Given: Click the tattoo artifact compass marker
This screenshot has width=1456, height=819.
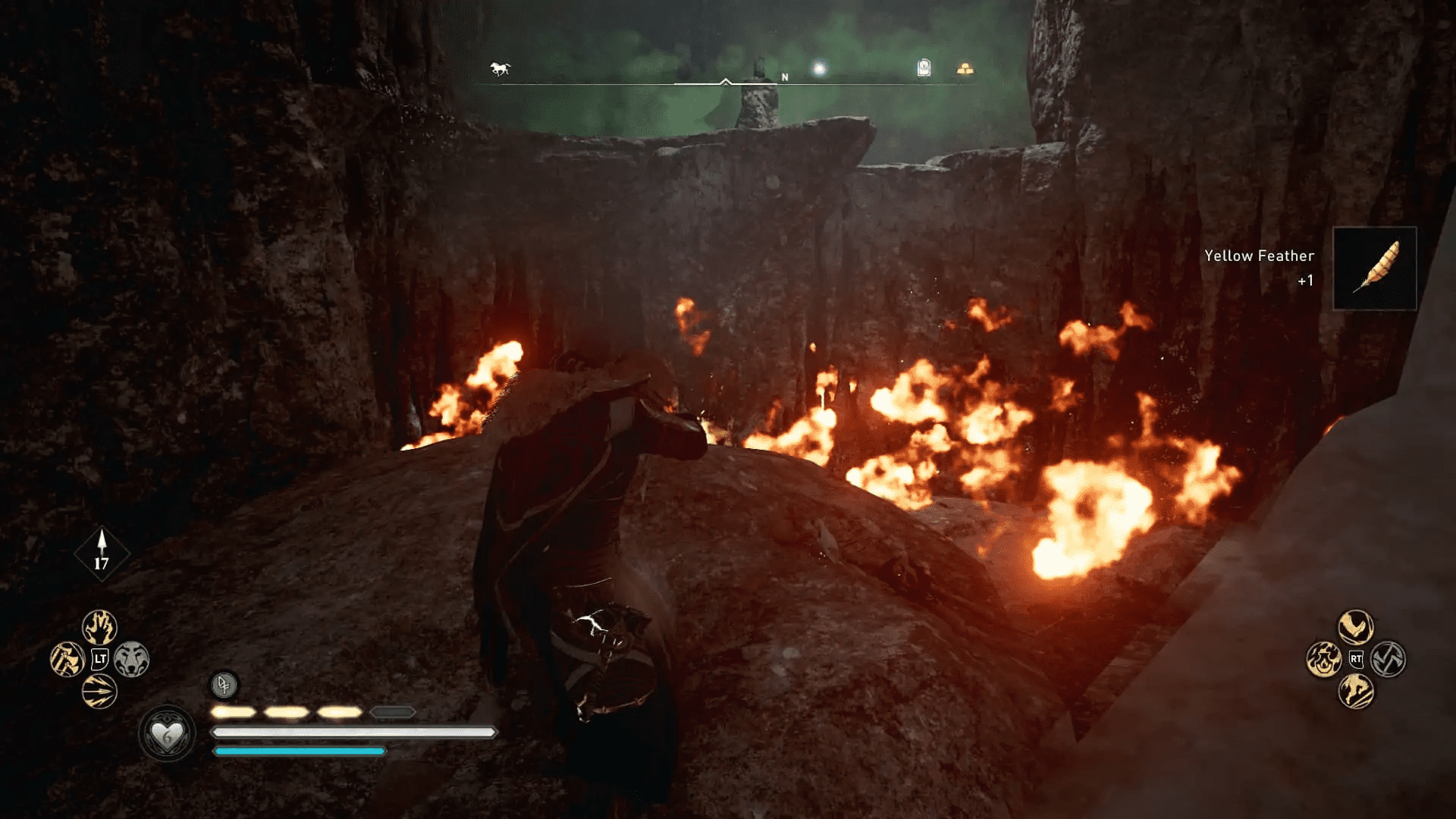Looking at the screenshot, I should (924, 68).
